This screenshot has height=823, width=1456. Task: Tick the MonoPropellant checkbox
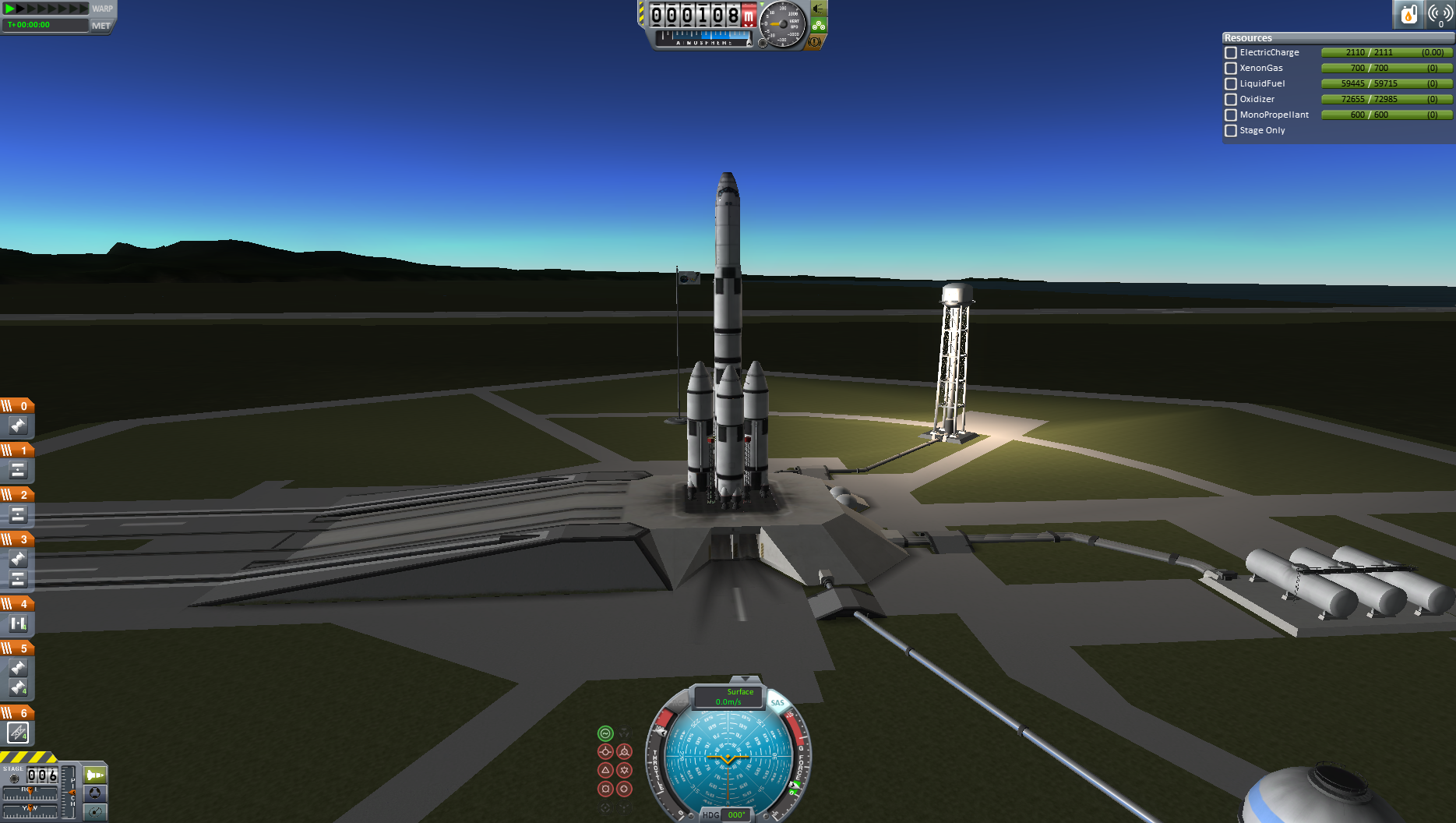pyautogui.click(x=1231, y=115)
